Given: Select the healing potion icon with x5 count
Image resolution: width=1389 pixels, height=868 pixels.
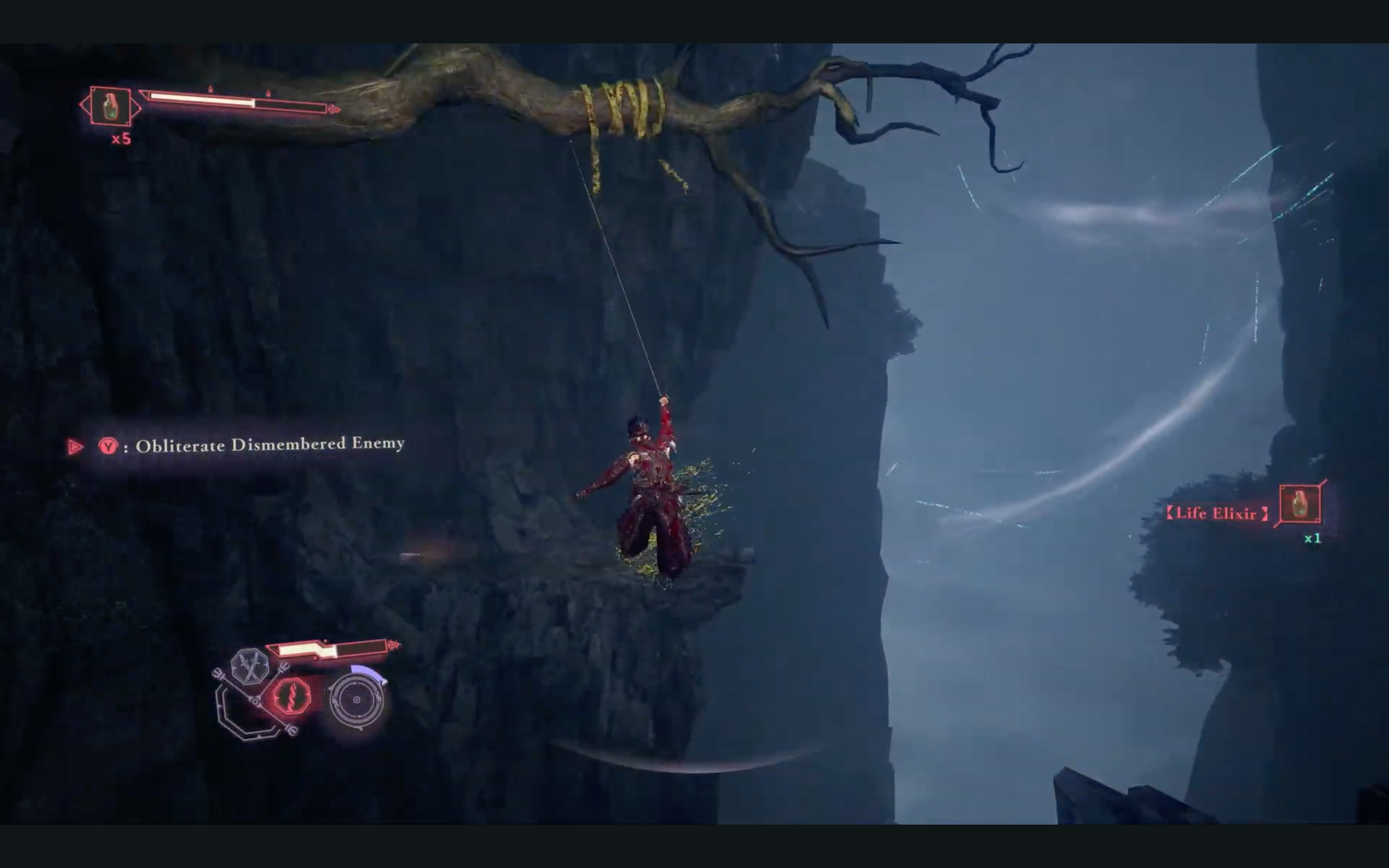Looking at the screenshot, I should tap(110, 106).
